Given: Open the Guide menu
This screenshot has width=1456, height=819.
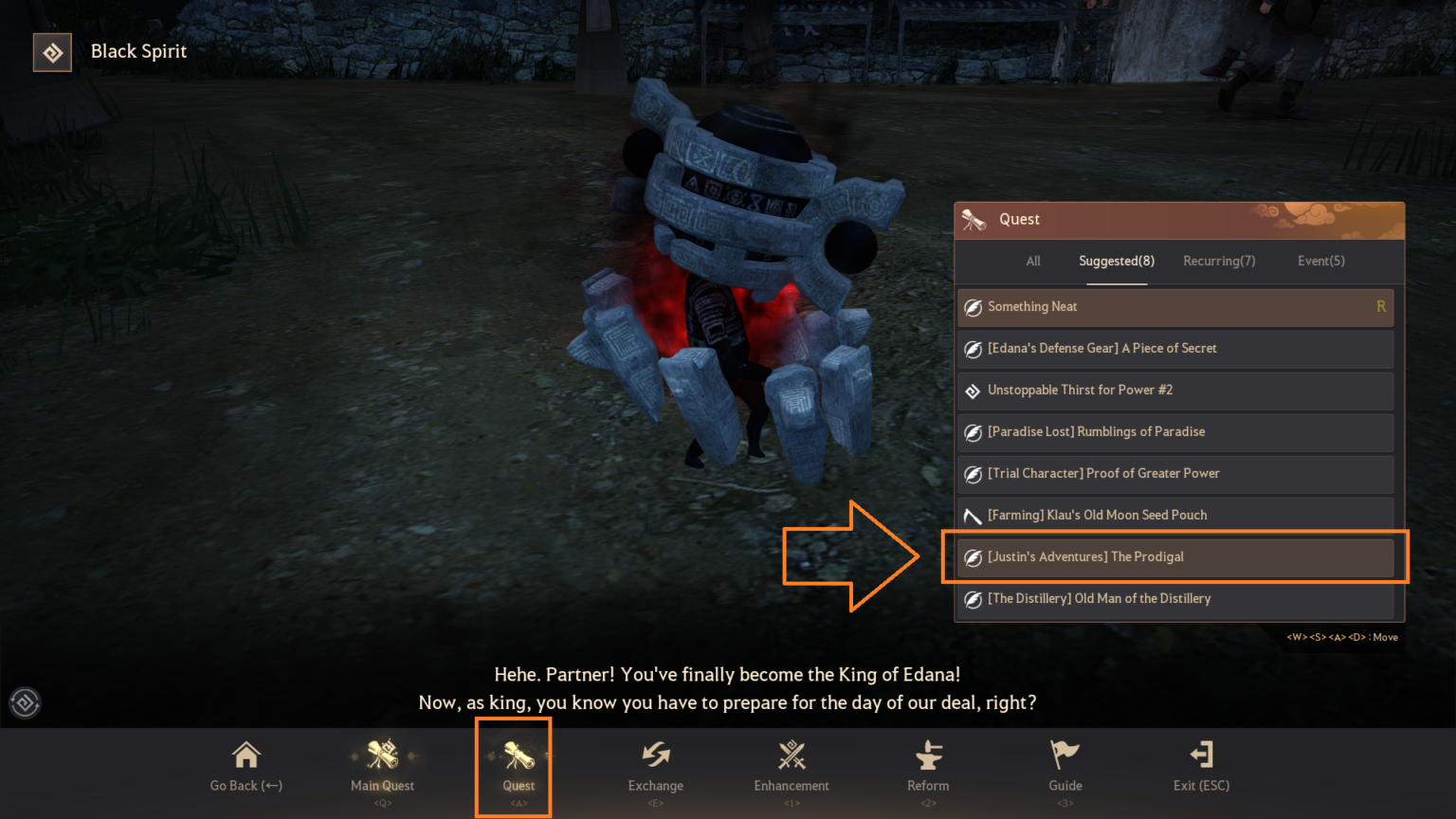Looking at the screenshot, I should tap(1064, 768).
